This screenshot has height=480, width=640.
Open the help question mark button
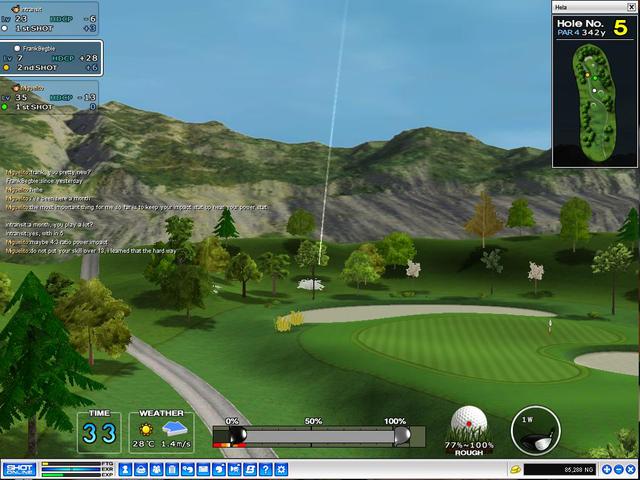click(266, 469)
